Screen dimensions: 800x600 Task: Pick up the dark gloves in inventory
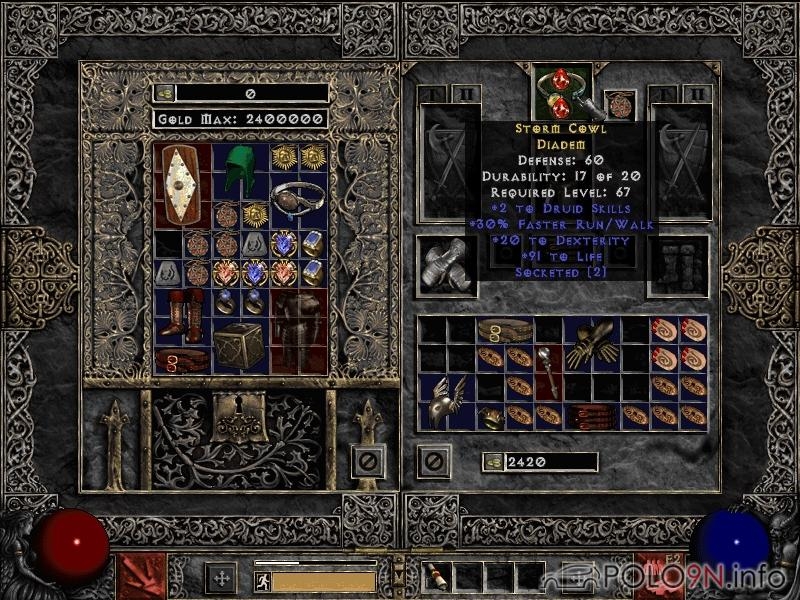[x=591, y=345]
